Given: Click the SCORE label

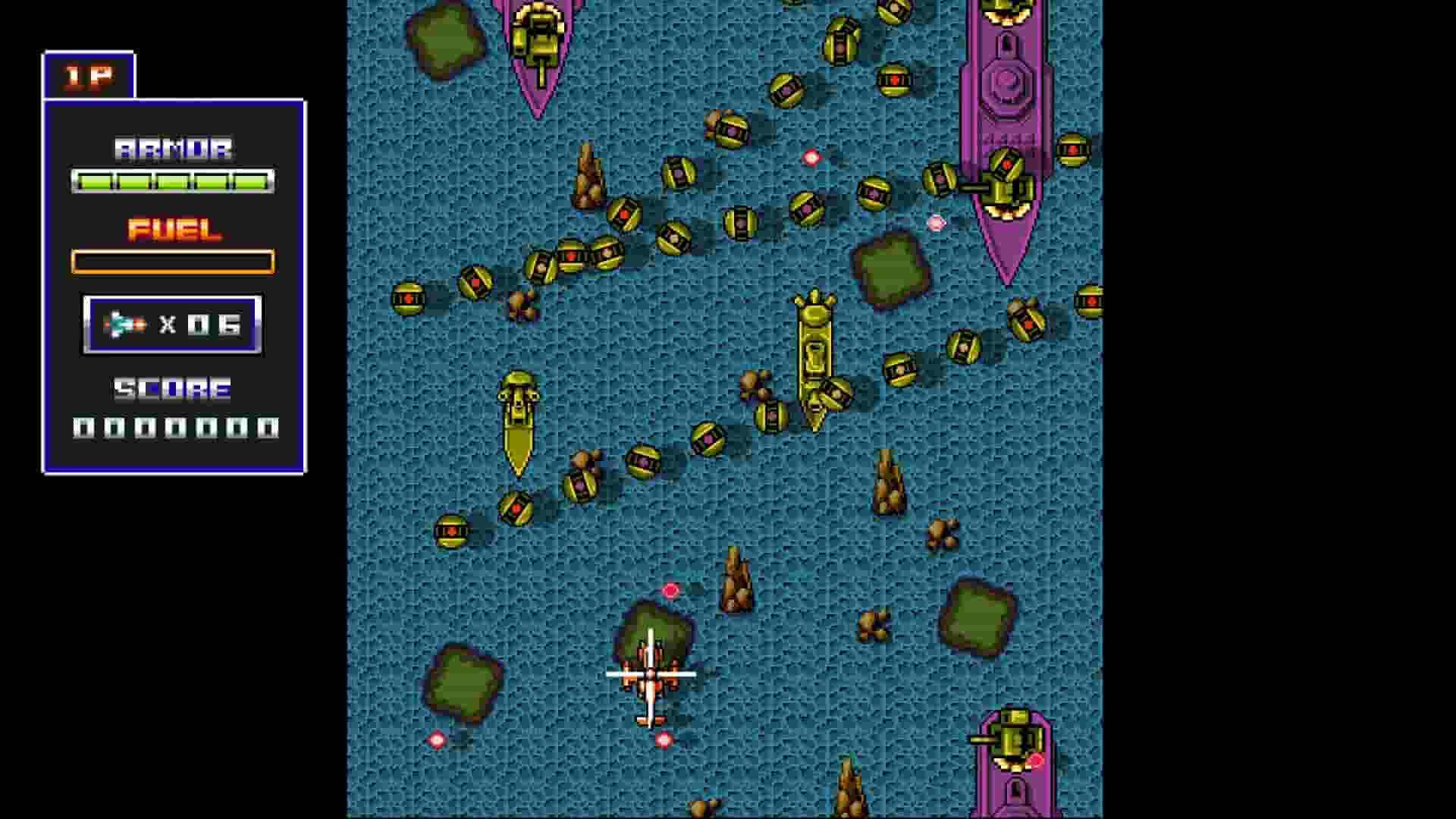Looking at the screenshot, I should click(171, 389).
